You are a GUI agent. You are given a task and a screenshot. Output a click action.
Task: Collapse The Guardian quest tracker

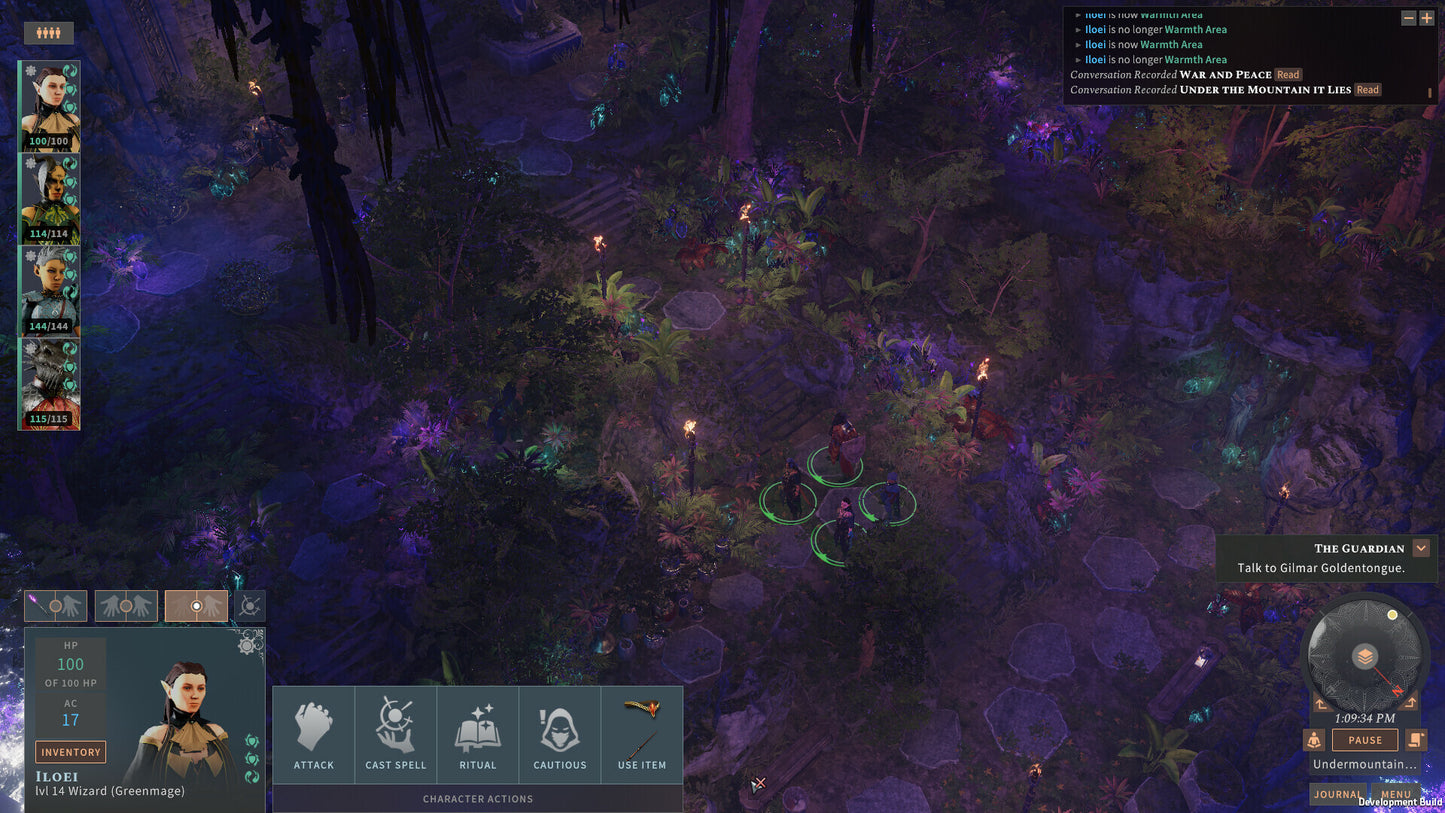coord(1421,548)
